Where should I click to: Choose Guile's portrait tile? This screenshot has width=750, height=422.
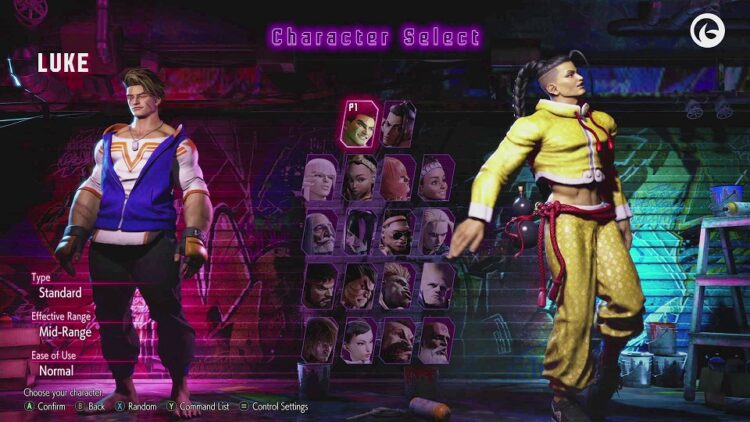tap(437, 285)
